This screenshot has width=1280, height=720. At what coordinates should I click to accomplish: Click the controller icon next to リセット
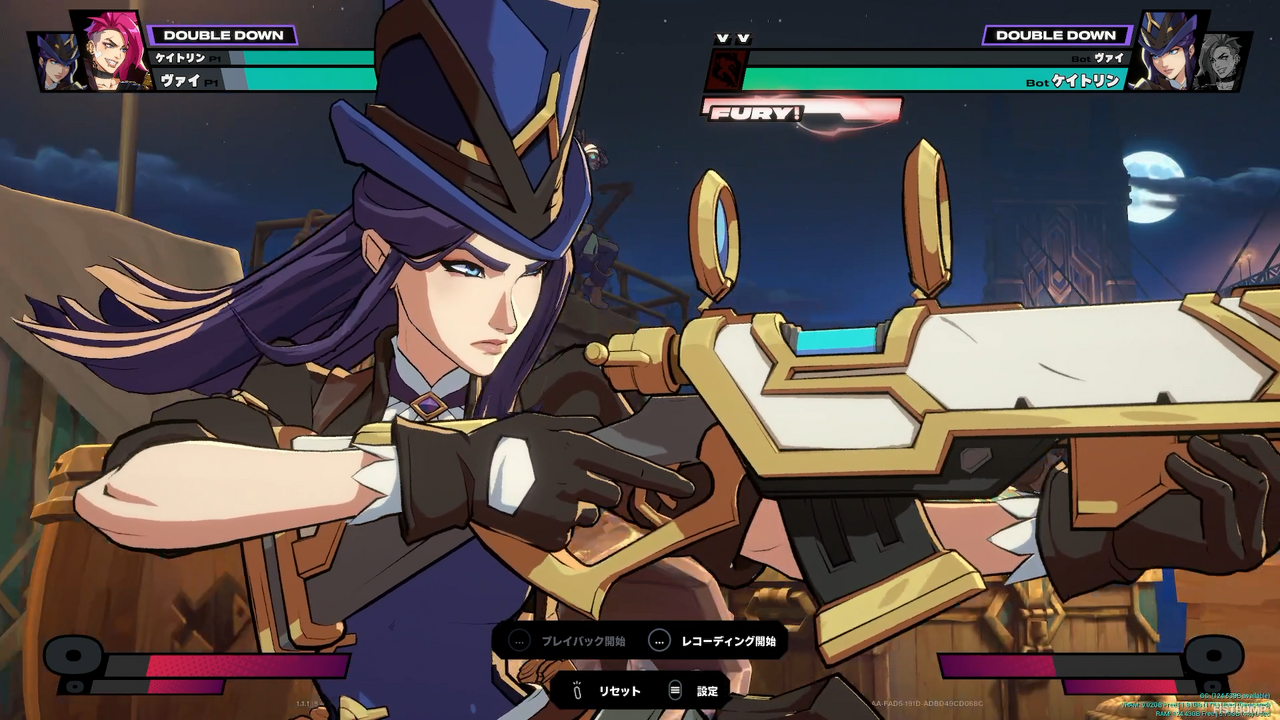coord(578,690)
